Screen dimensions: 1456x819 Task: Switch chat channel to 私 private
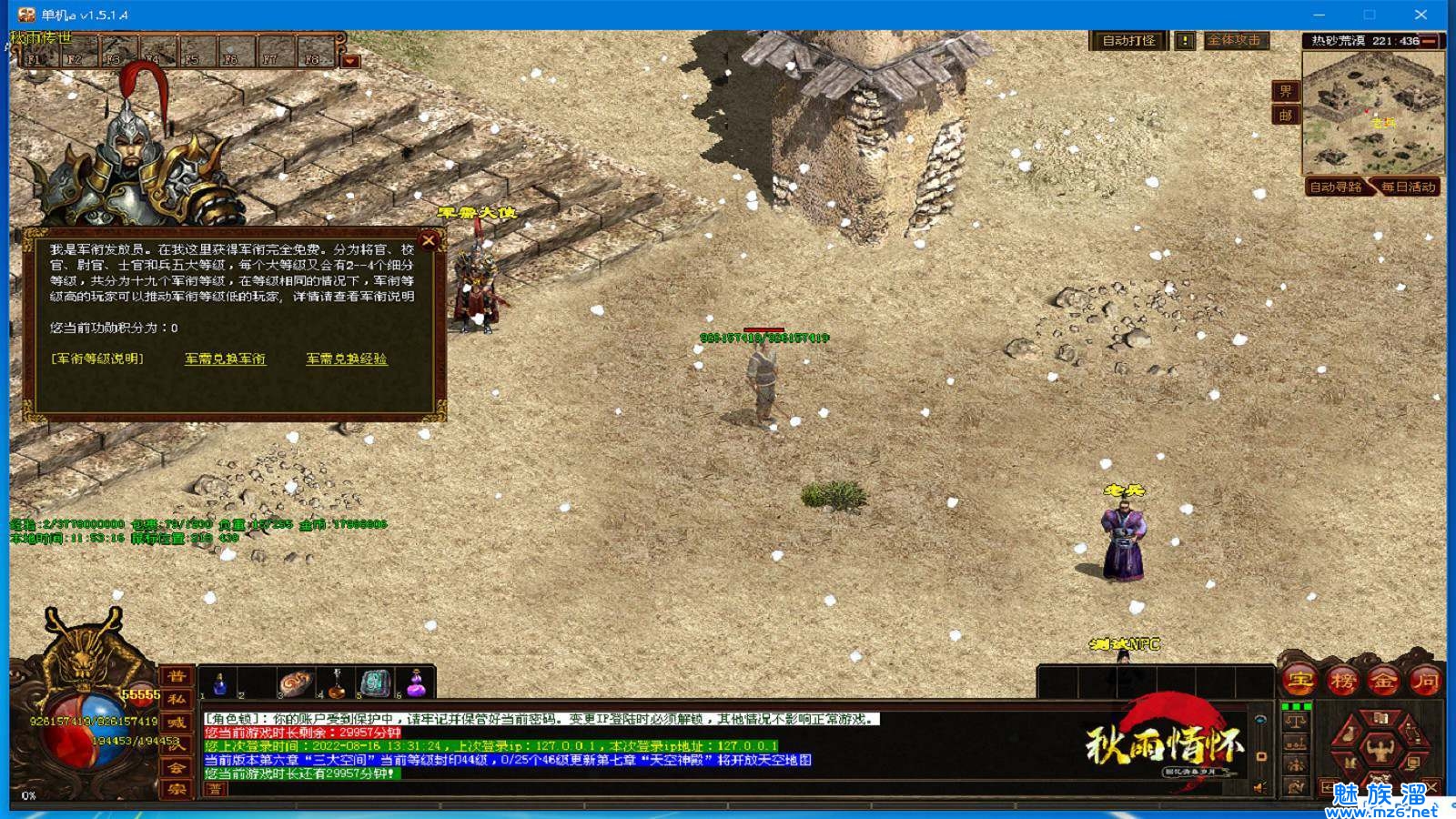[176, 699]
